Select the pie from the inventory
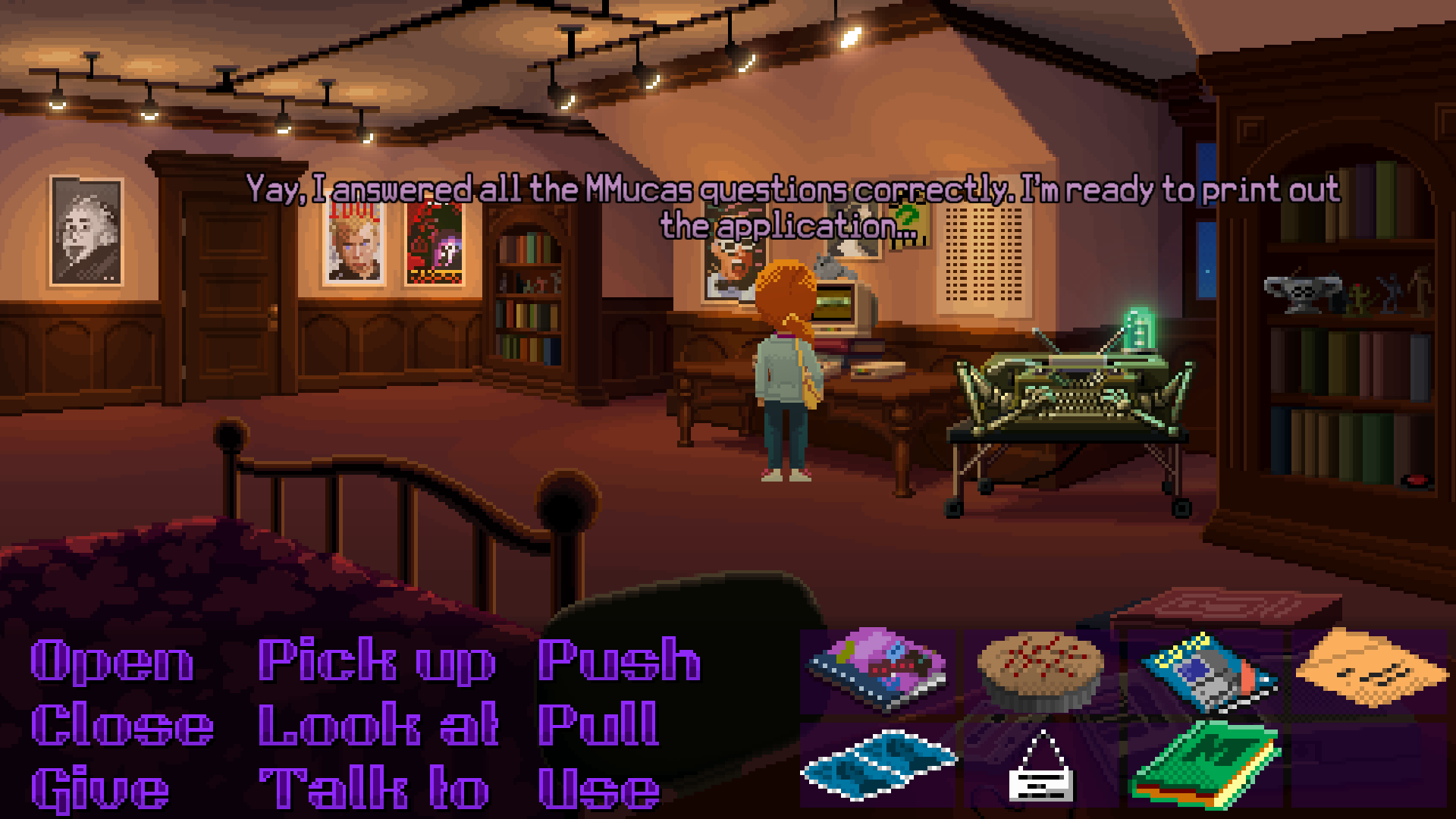 [1039, 671]
